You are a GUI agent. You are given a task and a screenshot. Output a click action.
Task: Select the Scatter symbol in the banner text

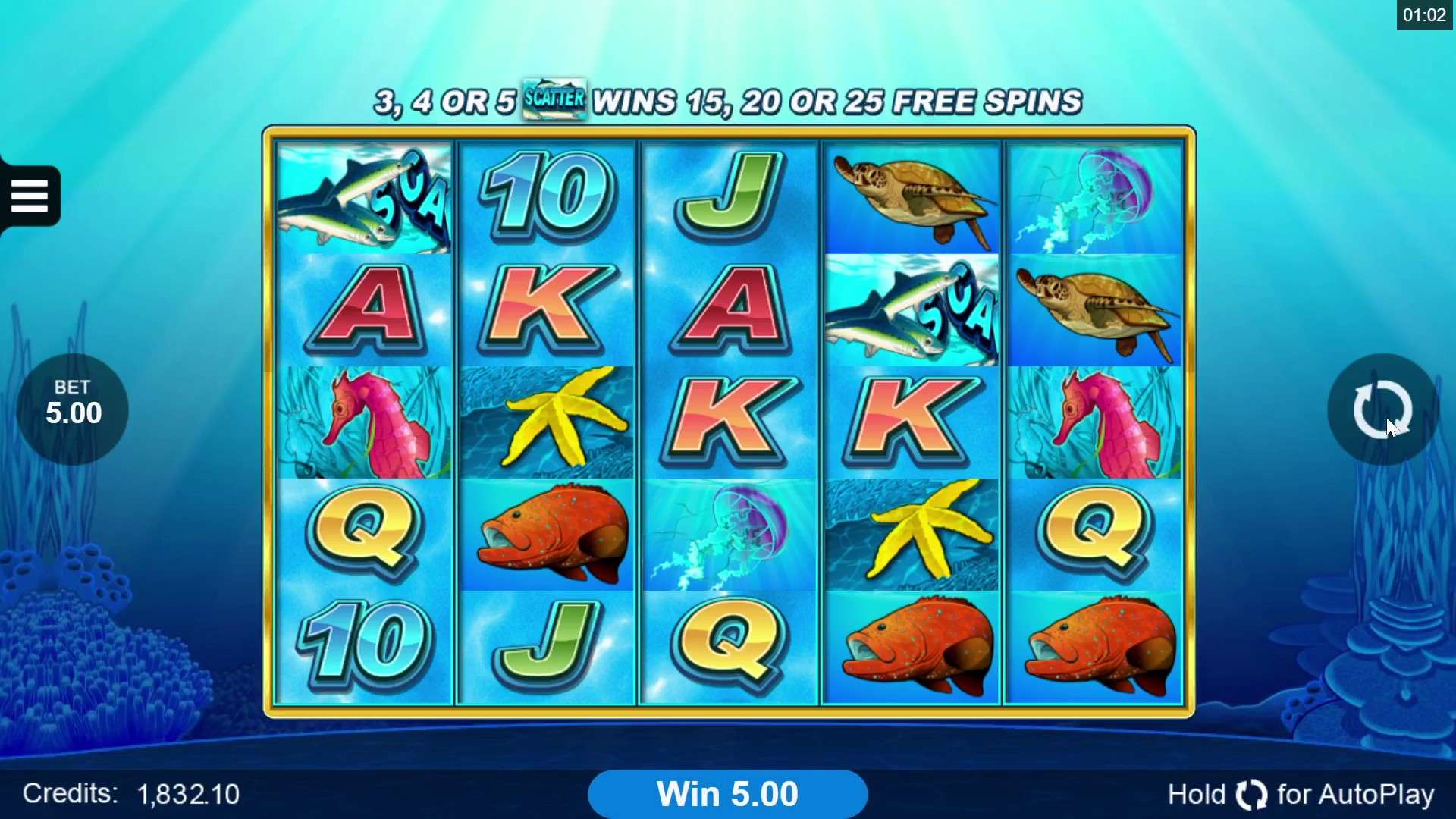[554, 99]
